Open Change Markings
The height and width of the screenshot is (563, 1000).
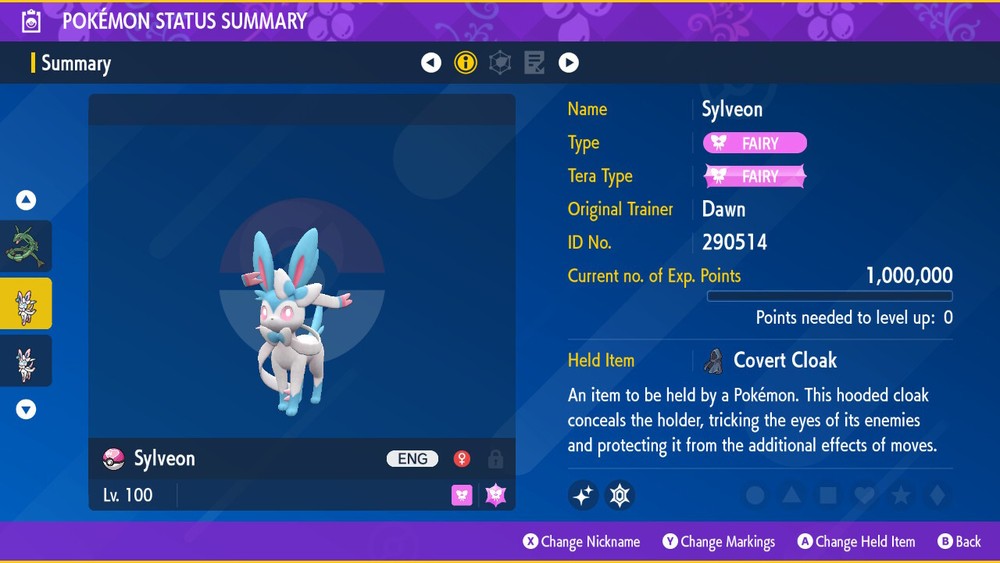click(719, 542)
